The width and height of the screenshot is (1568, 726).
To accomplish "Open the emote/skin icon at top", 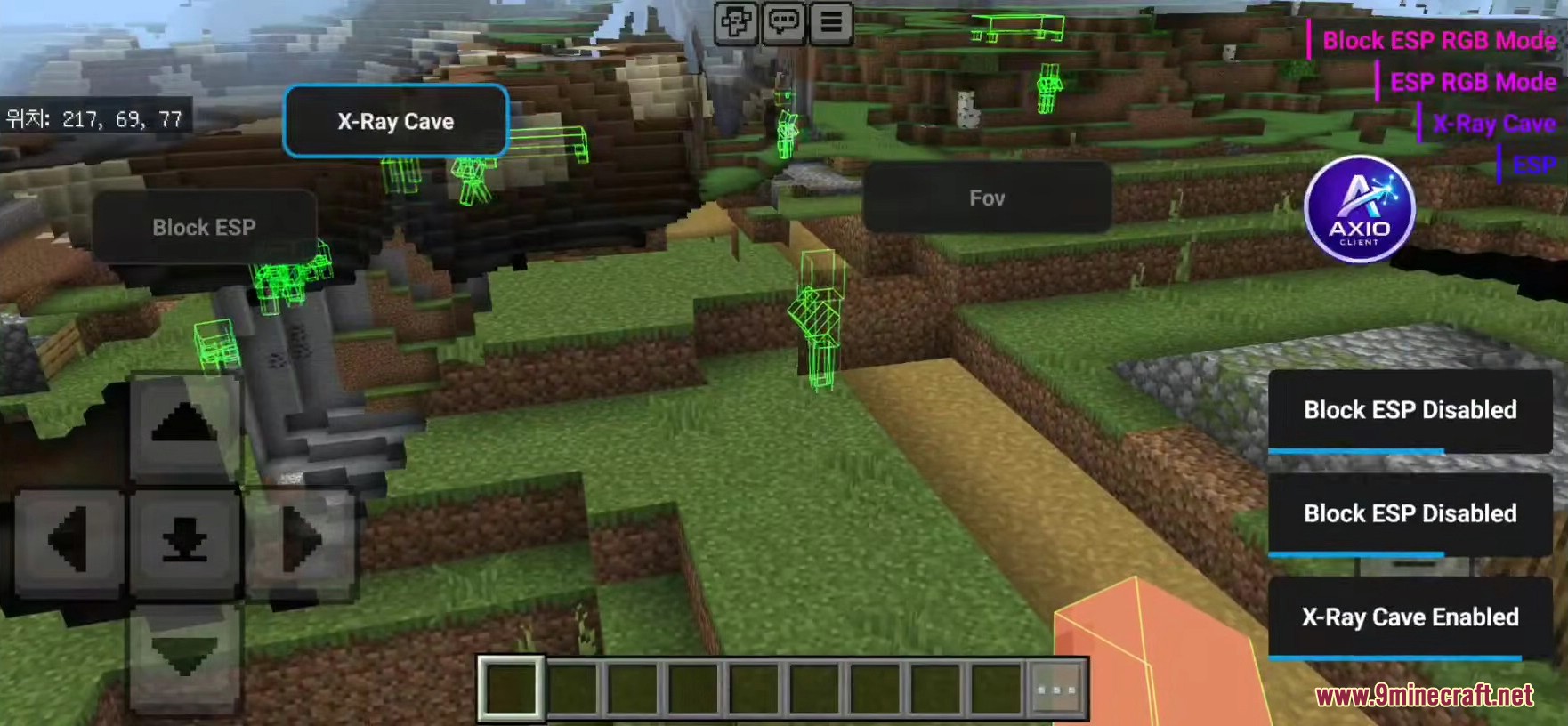I will tap(735, 22).
